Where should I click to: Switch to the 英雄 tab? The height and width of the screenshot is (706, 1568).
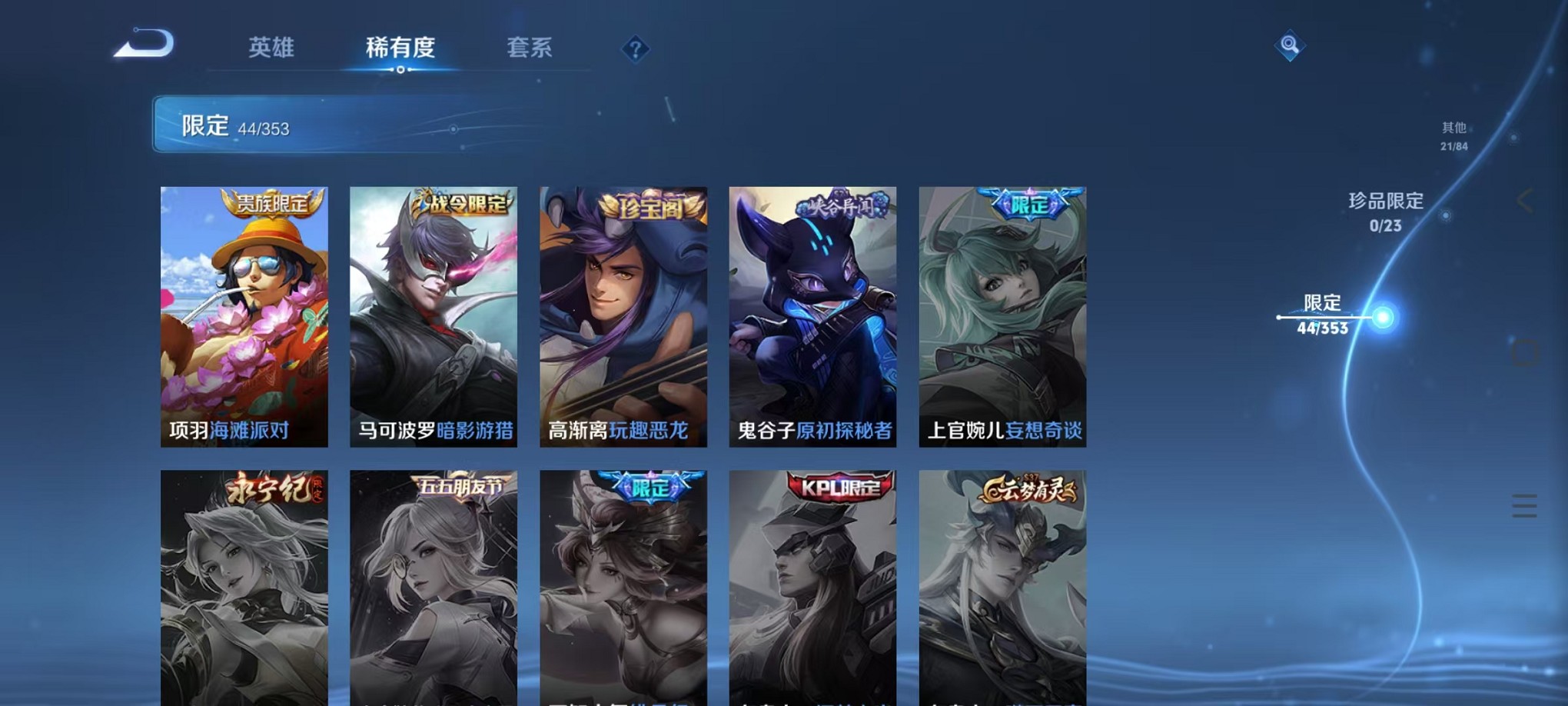(271, 48)
